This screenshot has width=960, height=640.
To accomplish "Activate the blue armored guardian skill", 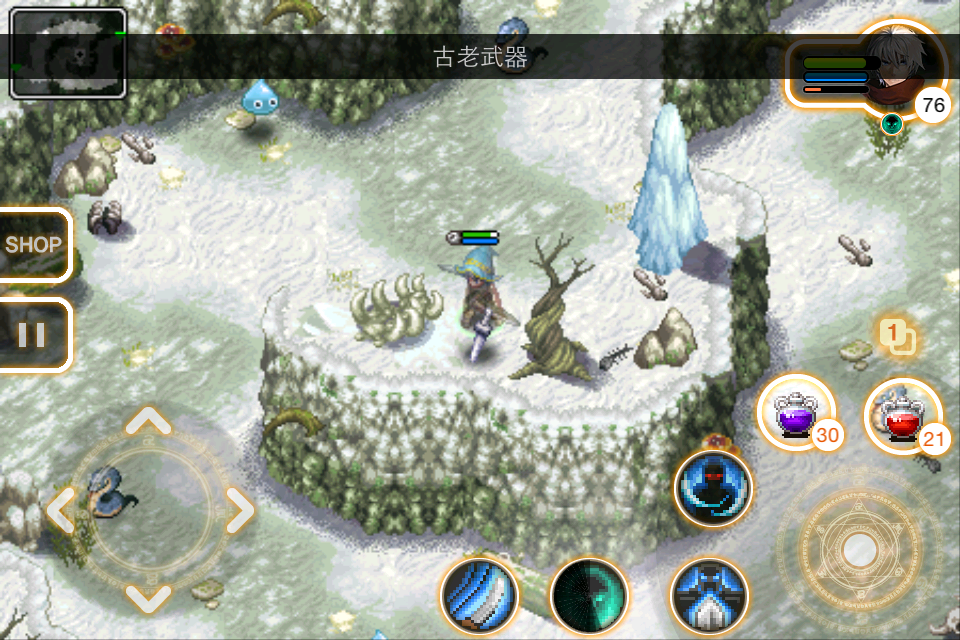I will pyautogui.click(x=709, y=596).
